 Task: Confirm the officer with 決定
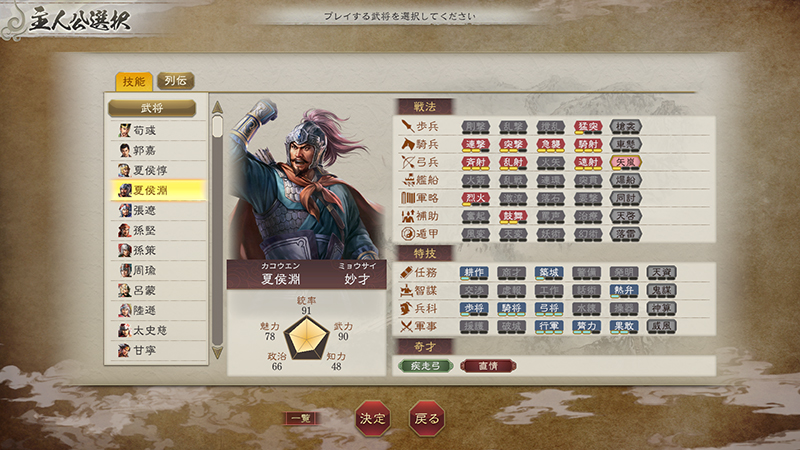(371, 418)
